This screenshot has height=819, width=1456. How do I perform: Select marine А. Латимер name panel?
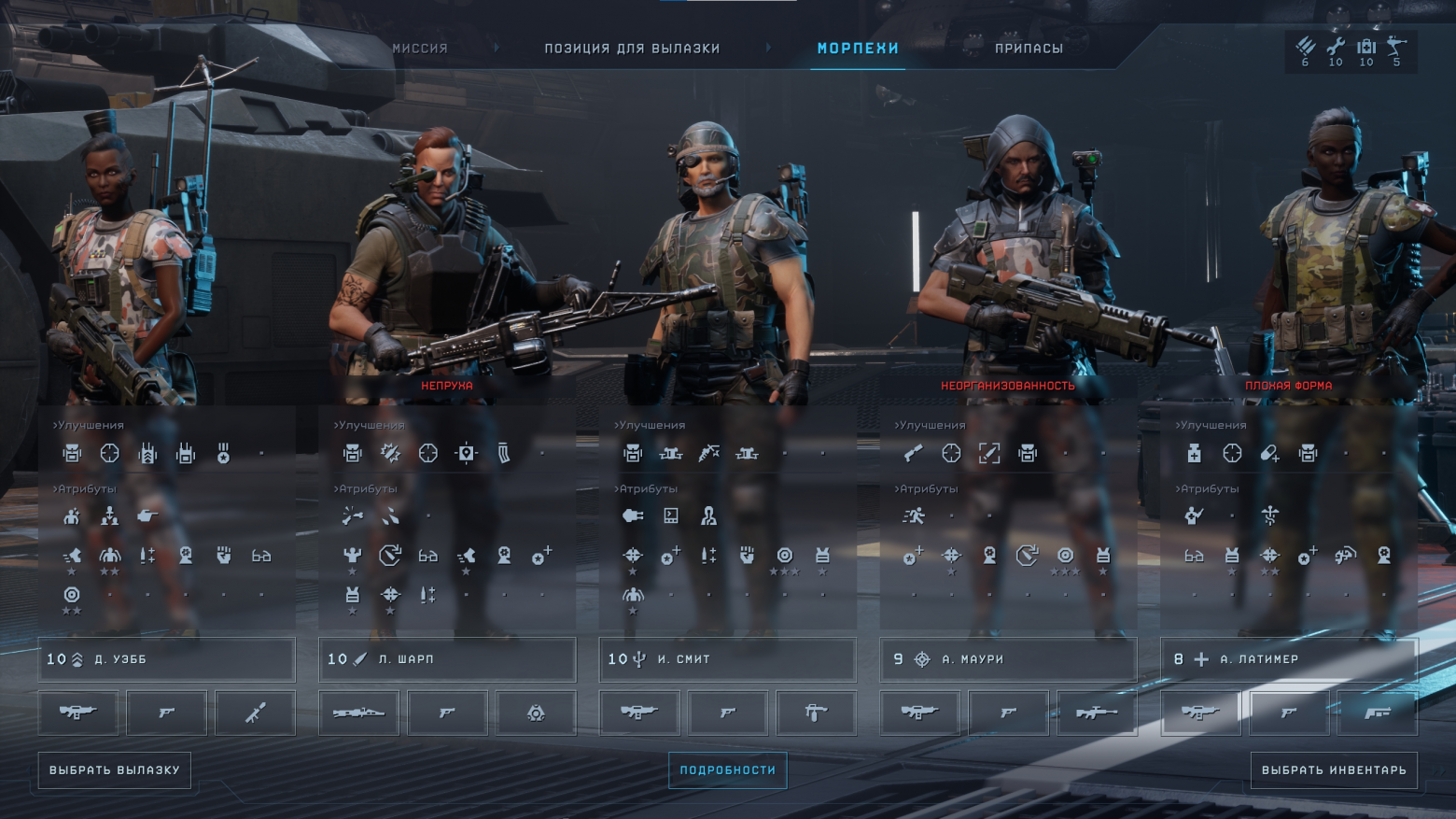1289,659
